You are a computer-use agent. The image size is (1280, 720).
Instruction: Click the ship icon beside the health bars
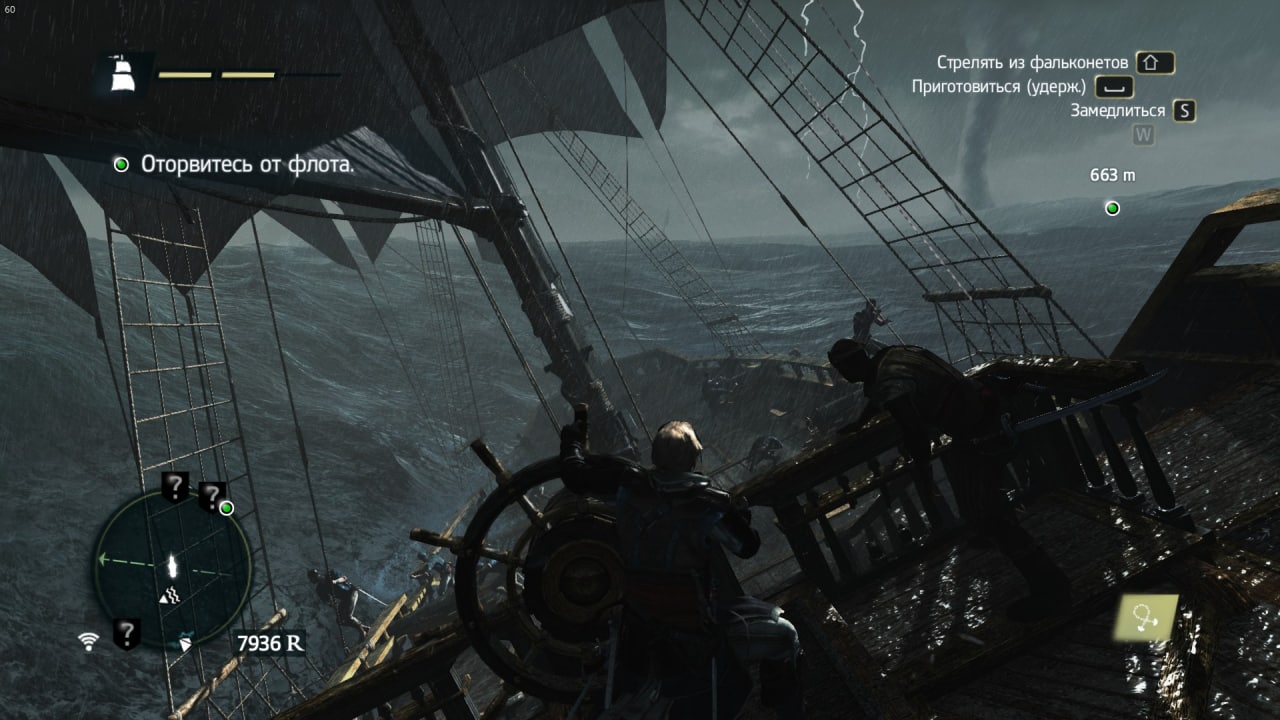point(122,73)
